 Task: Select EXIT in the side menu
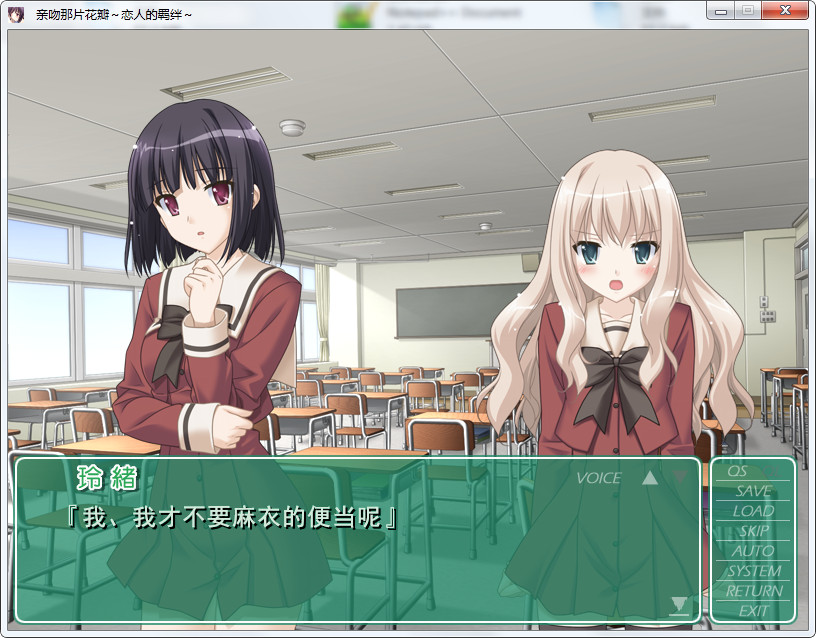click(753, 610)
